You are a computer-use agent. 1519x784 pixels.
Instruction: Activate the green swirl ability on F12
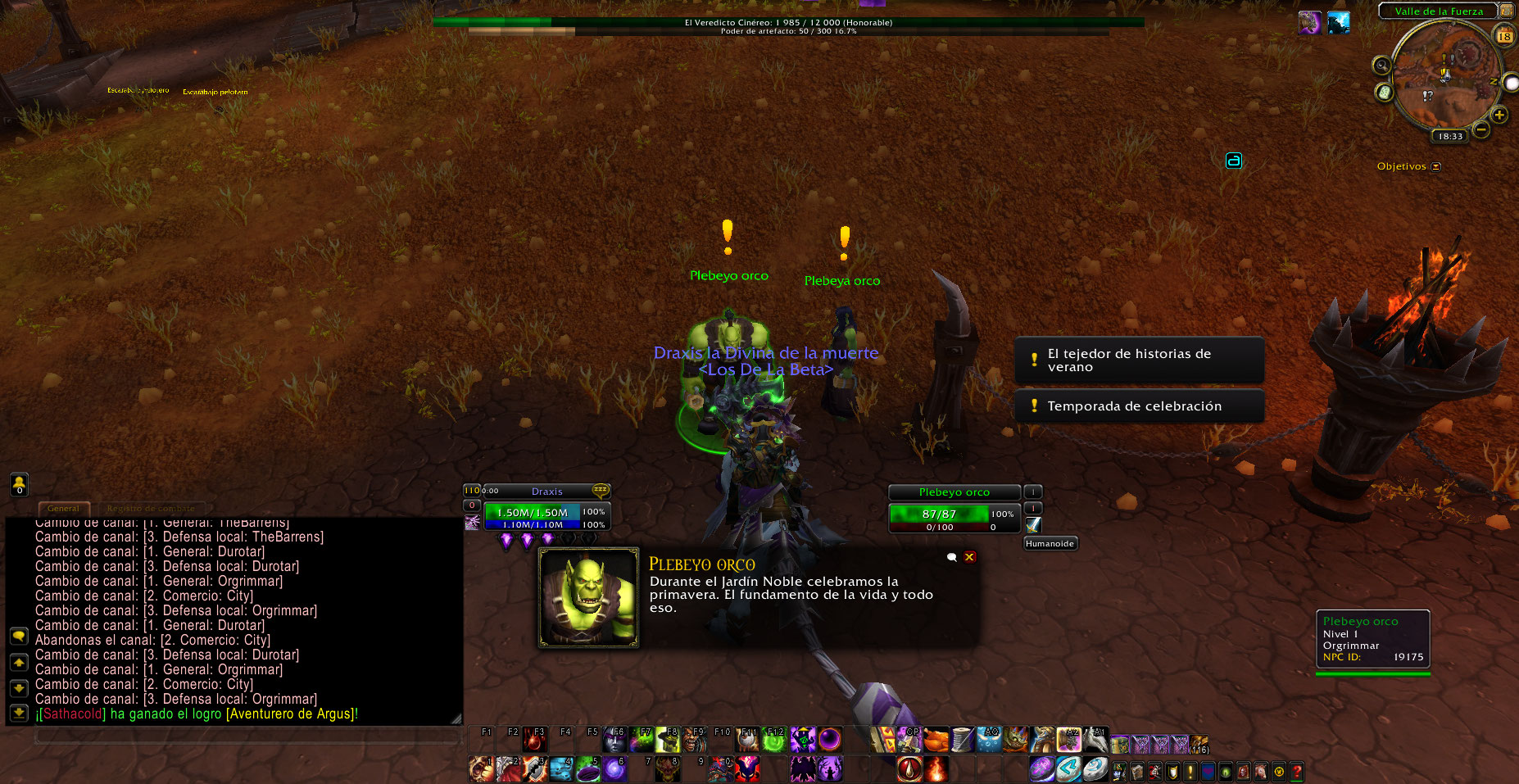click(774, 741)
